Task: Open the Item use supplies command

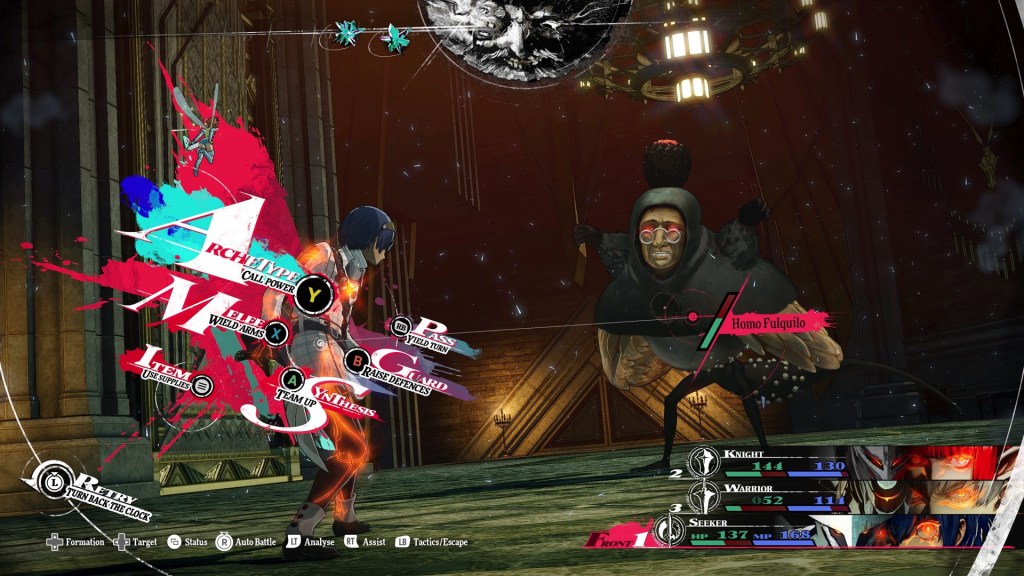Action: pyautogui.click(x=201, y=384)
